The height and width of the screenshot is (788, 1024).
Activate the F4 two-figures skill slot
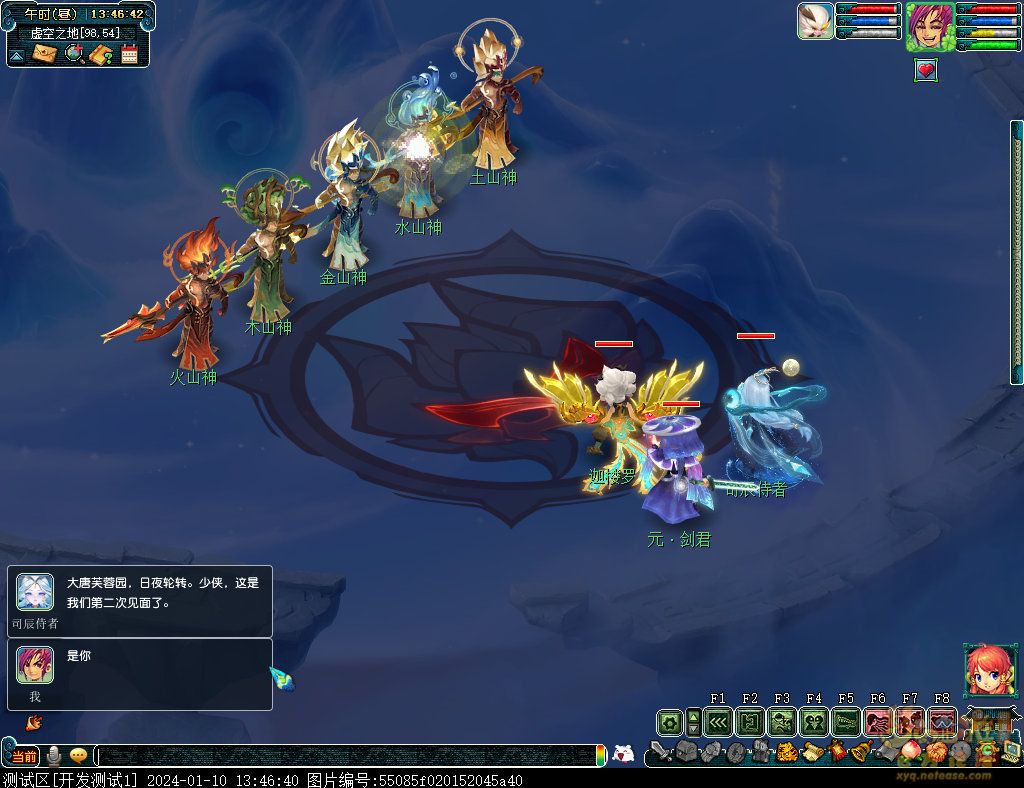814,722
